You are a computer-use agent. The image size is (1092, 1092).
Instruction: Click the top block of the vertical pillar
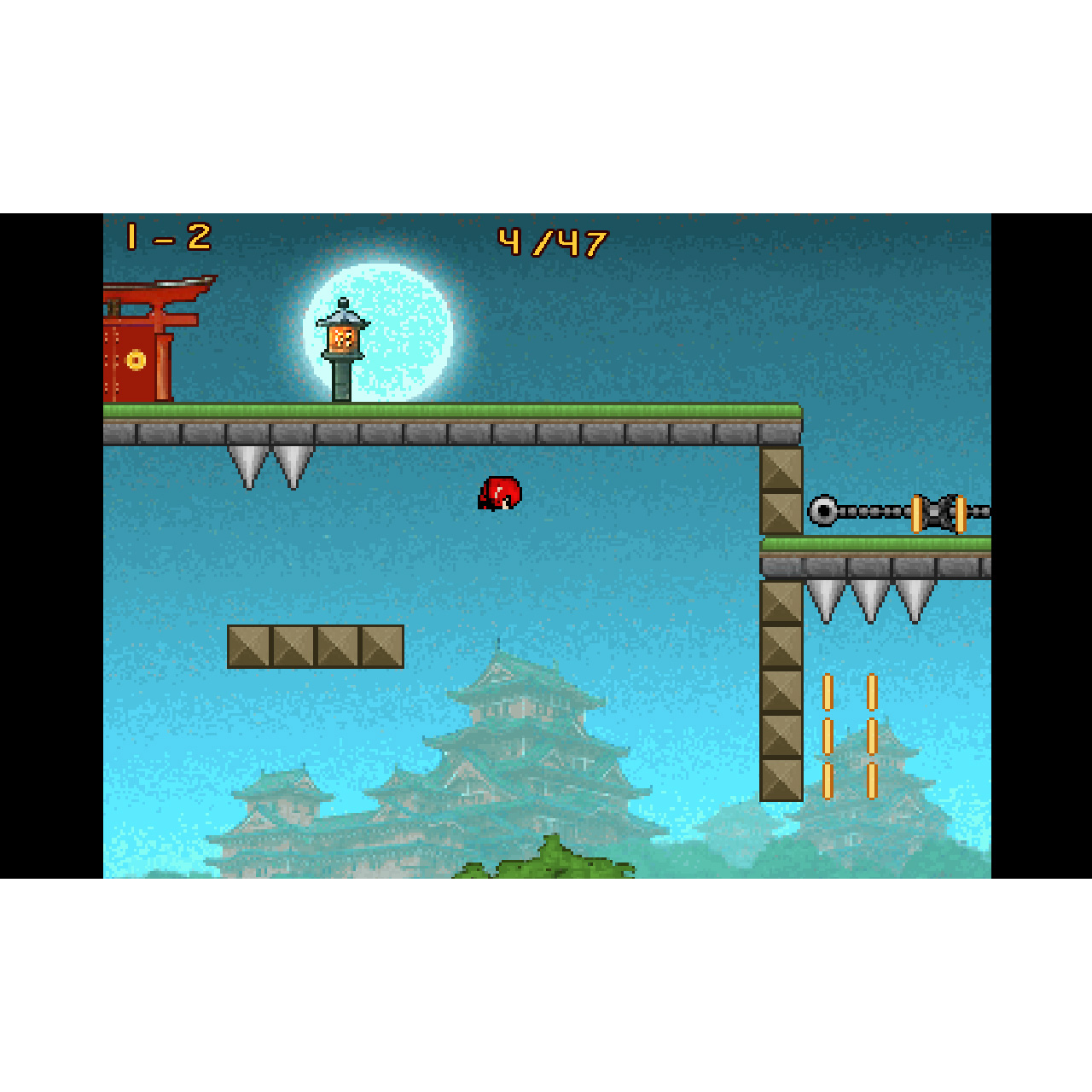781,469
